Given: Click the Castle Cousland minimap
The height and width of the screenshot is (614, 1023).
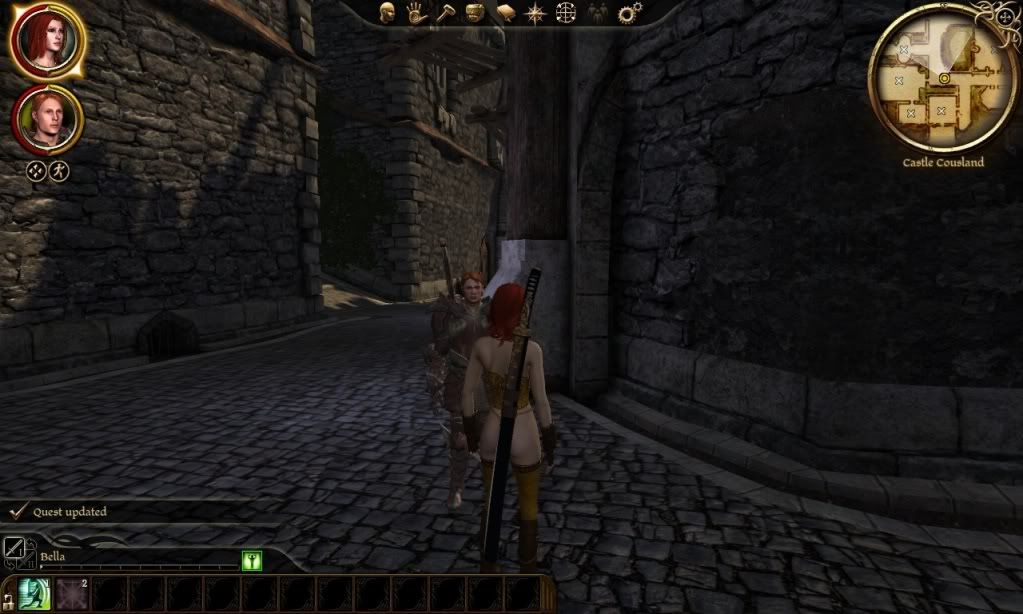Looking at the screenshot, I should (x=942, y=78).
